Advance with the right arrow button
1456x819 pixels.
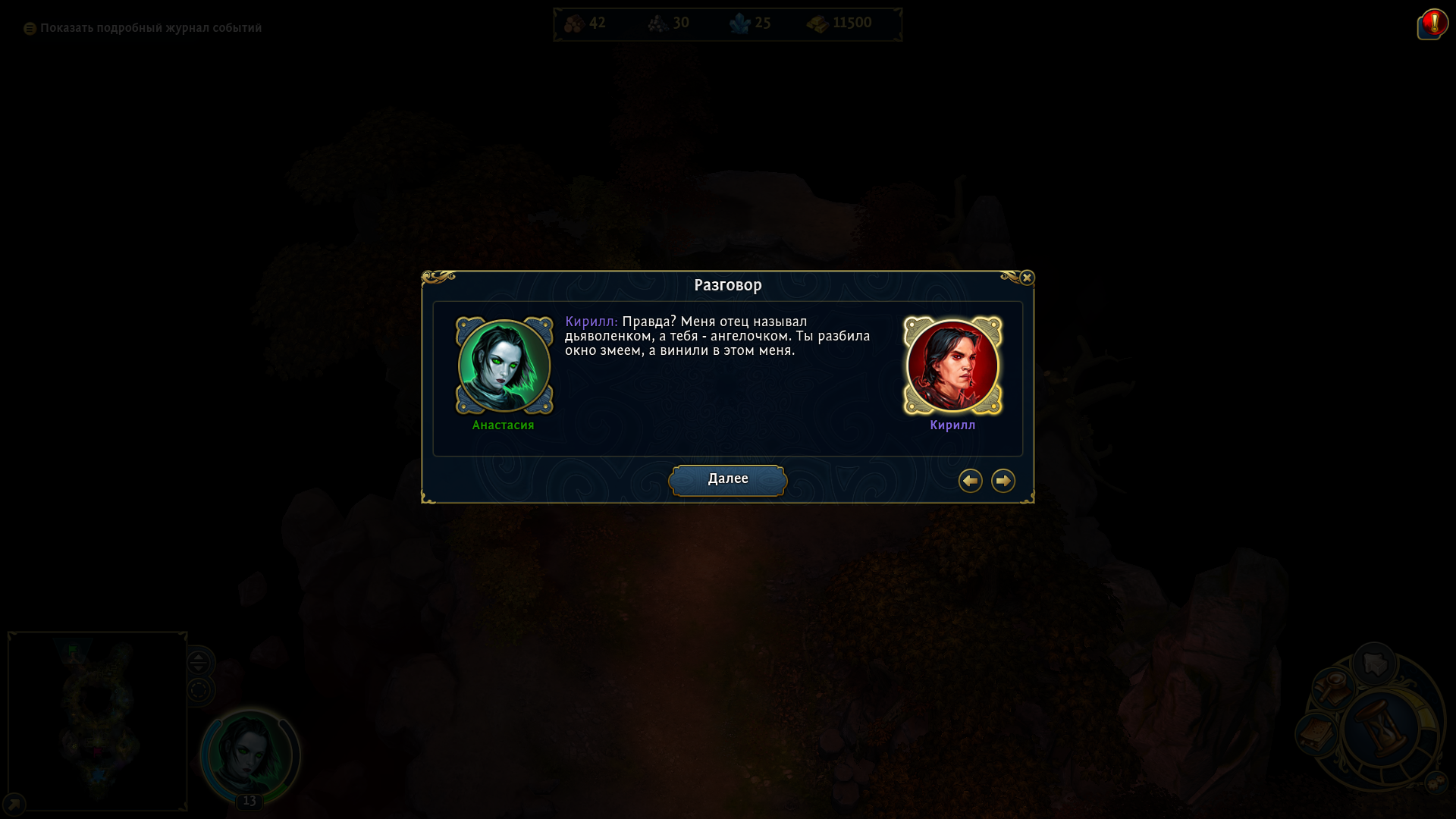pyautogui.click(x=1003, y=481)
